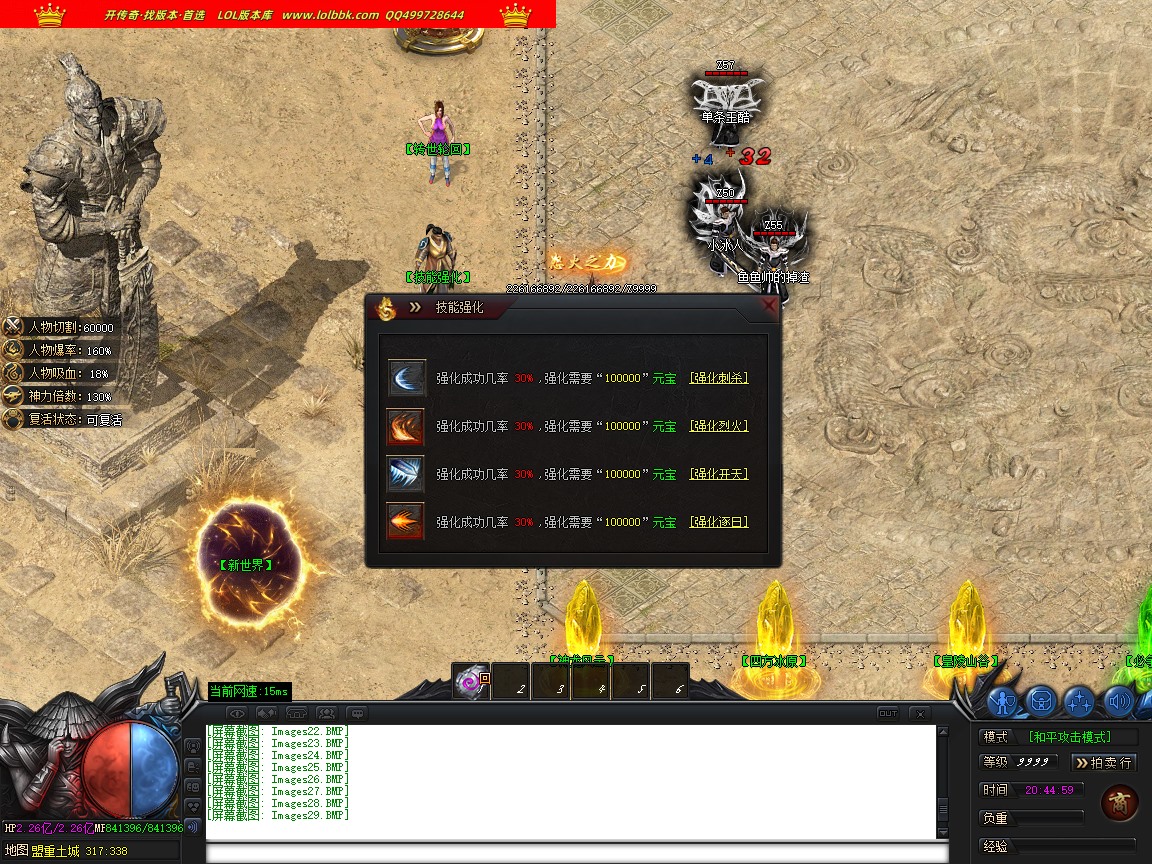
Task: Switch the 和平攻击模式 attack mode
Action: tap(1083, 737)
